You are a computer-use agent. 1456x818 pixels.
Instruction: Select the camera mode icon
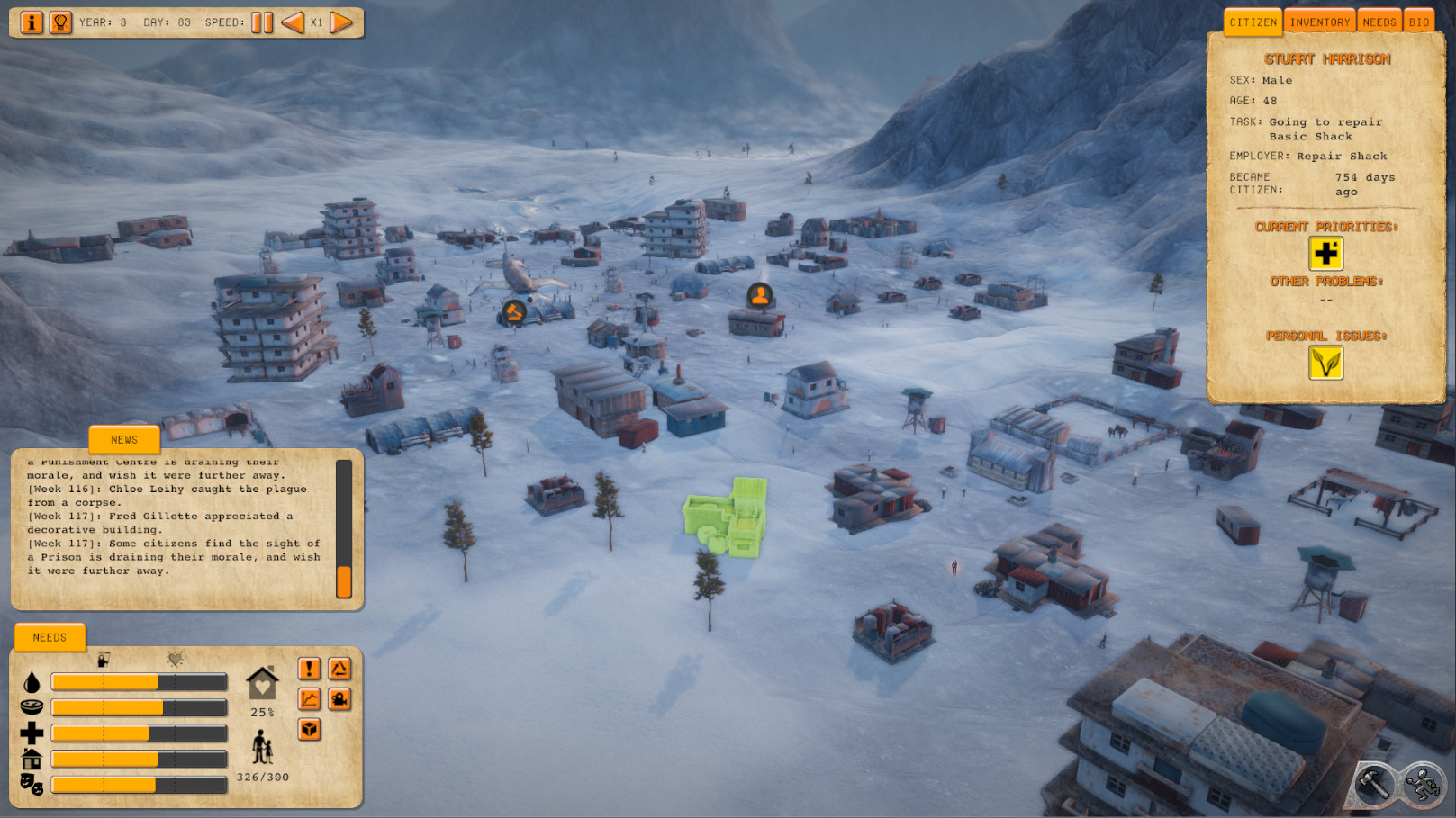pyautogui.click(x=339, y=699)
